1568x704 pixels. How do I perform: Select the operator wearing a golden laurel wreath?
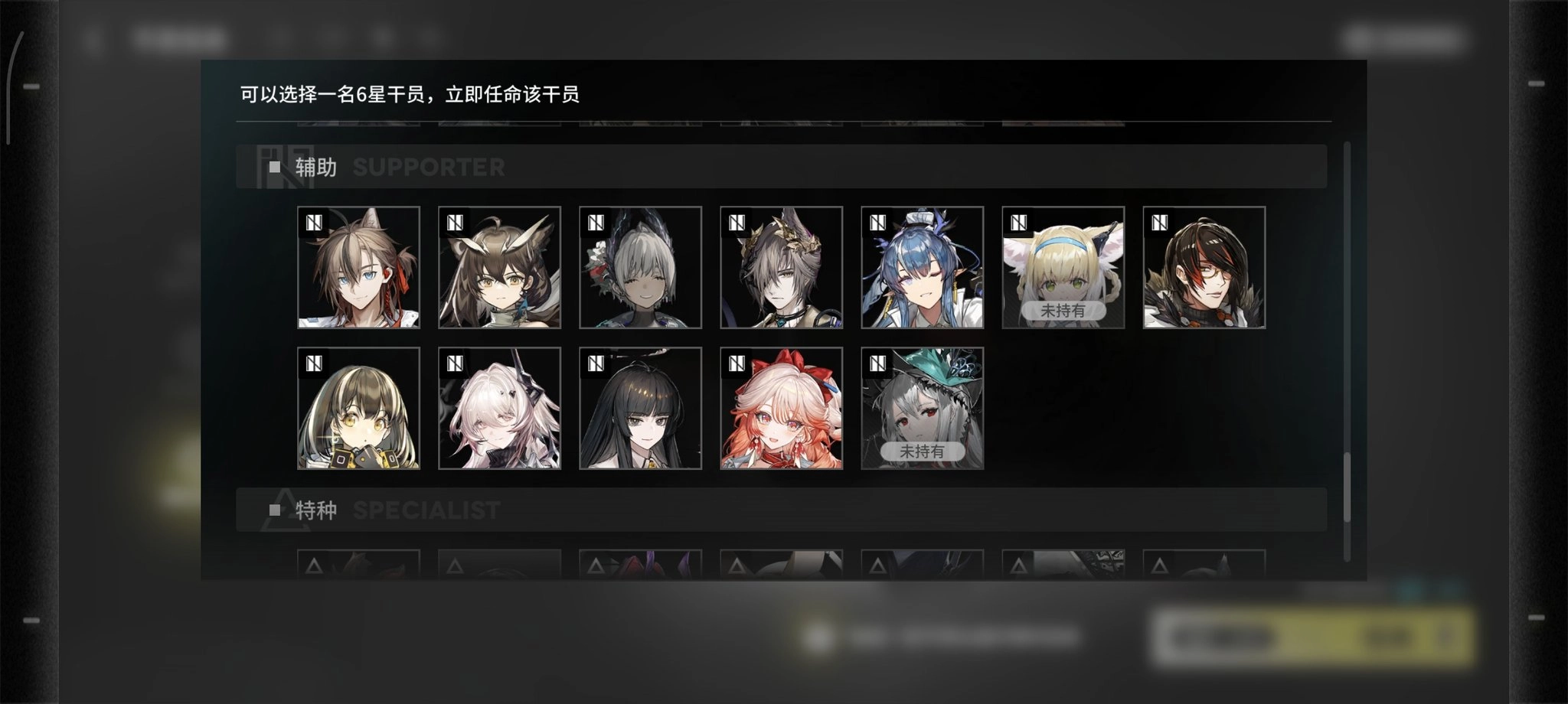[781, 267]
